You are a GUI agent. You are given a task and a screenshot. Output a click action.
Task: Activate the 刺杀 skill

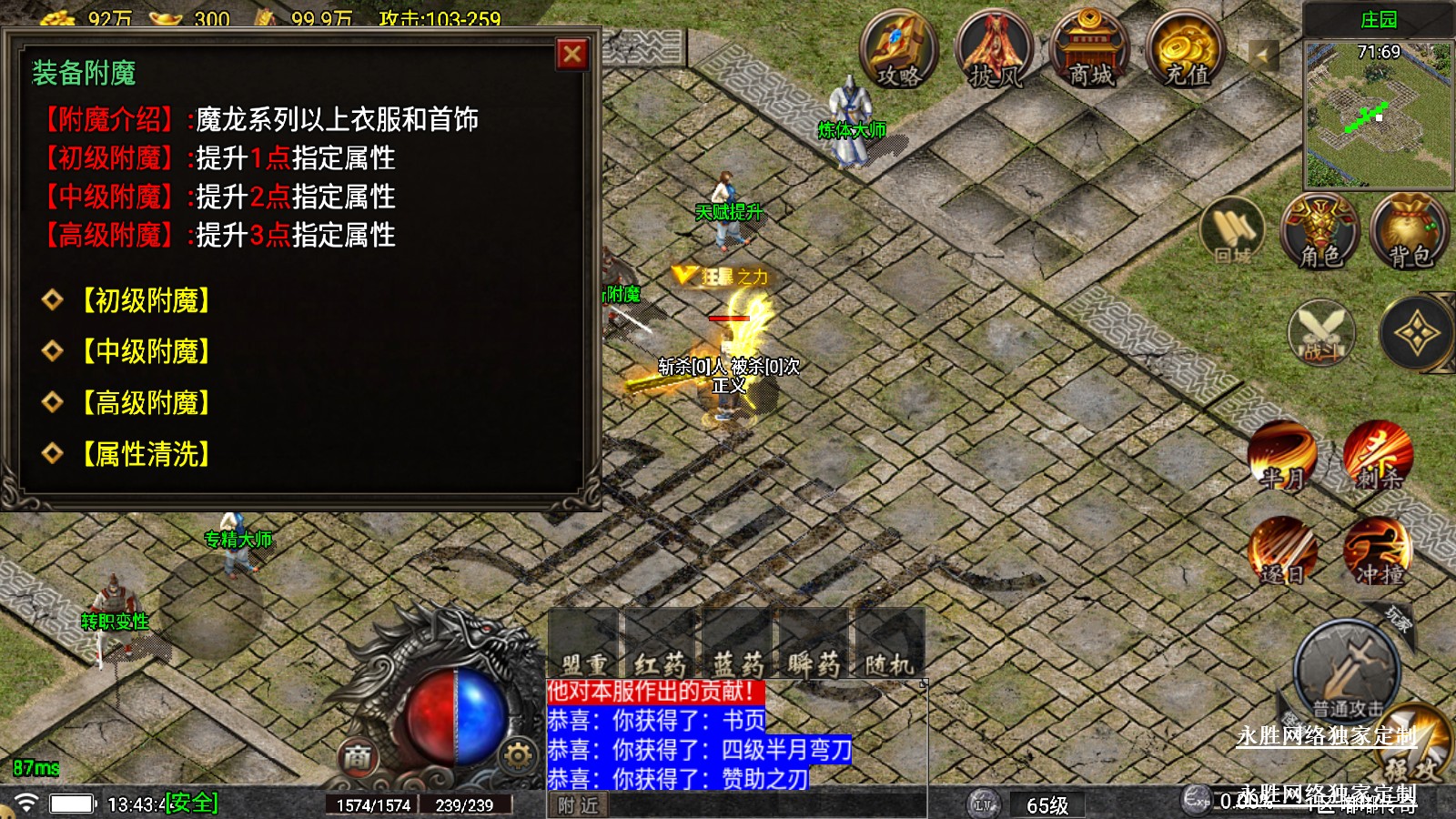click(x=1378, y=455)
